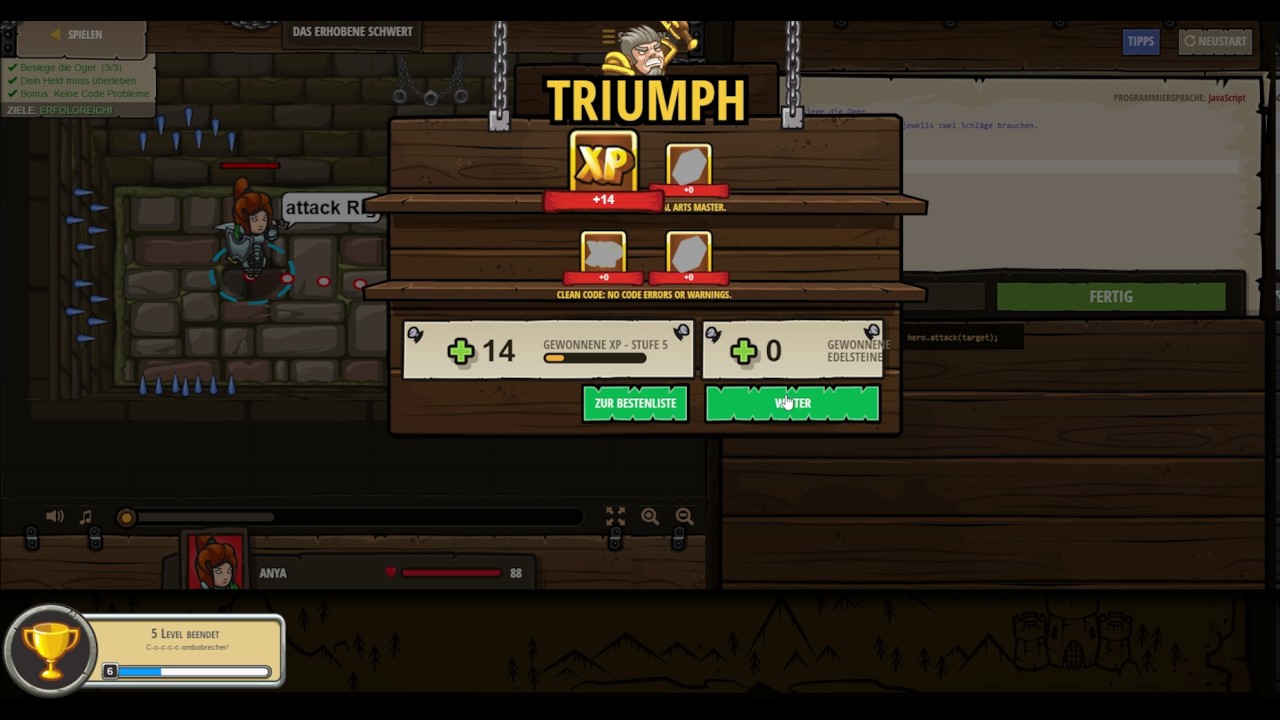This screenshot has height=720, width=1280.
Task: Click the Fertig button in the code editor
Action: coord(1110,297)
